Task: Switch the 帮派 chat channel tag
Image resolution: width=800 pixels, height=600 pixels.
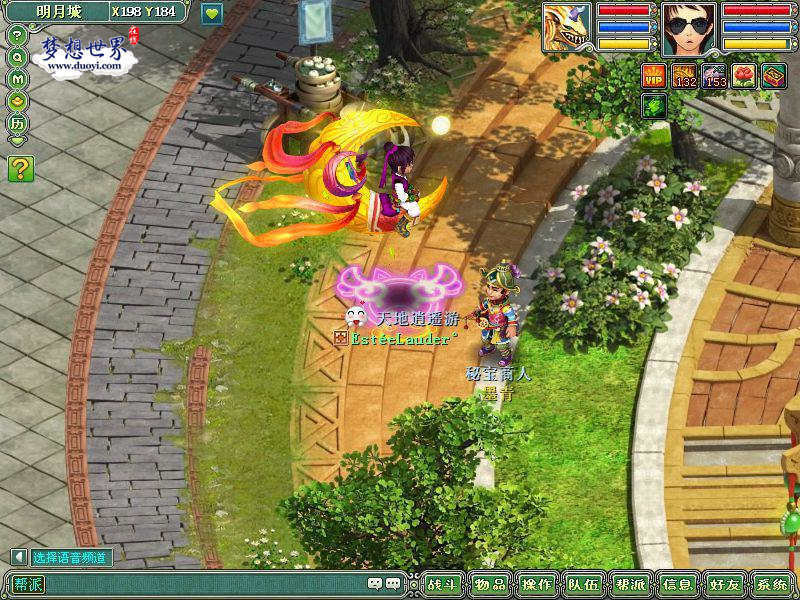Action: 28,584
